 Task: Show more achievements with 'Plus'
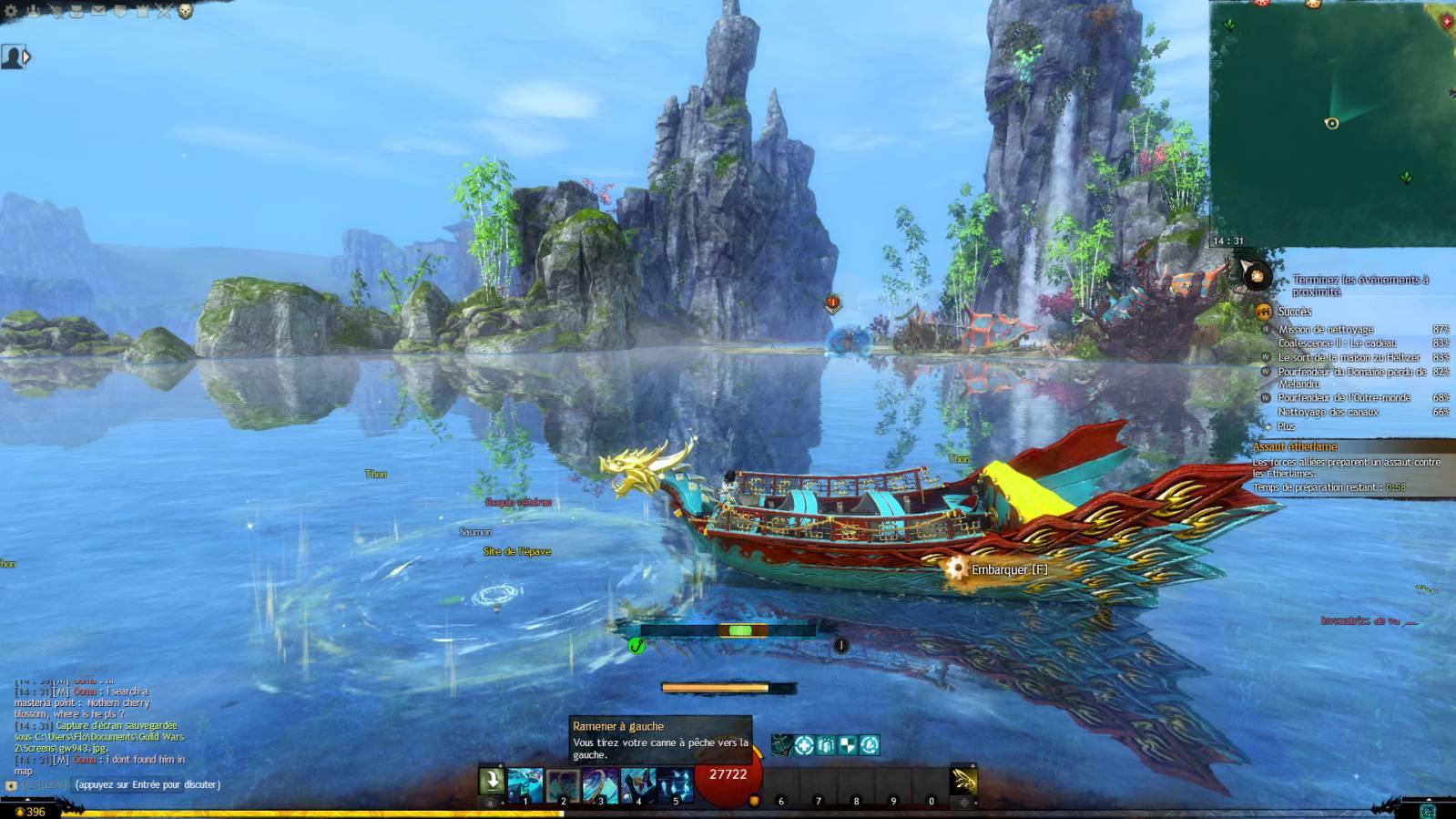(1286, 426)
